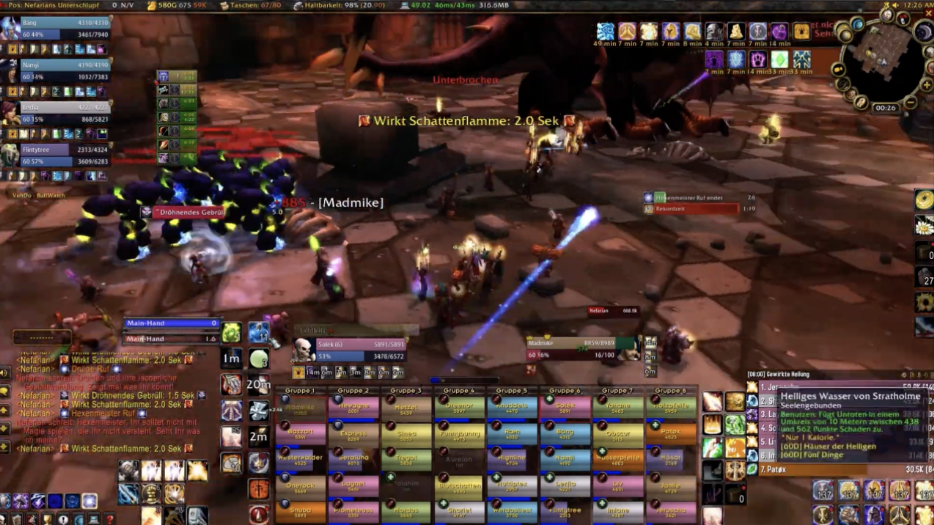Select the Gruppe 8 raid column header
The height and width of the screenshot is (525, 934).
(x=671, y=390)
